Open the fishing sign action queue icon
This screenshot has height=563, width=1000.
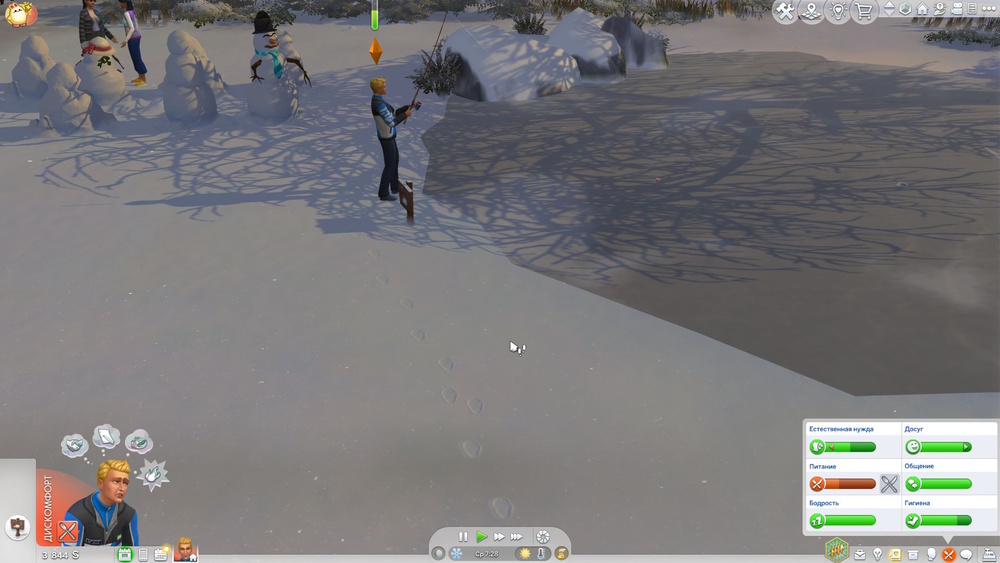click(x=18, y=526)
